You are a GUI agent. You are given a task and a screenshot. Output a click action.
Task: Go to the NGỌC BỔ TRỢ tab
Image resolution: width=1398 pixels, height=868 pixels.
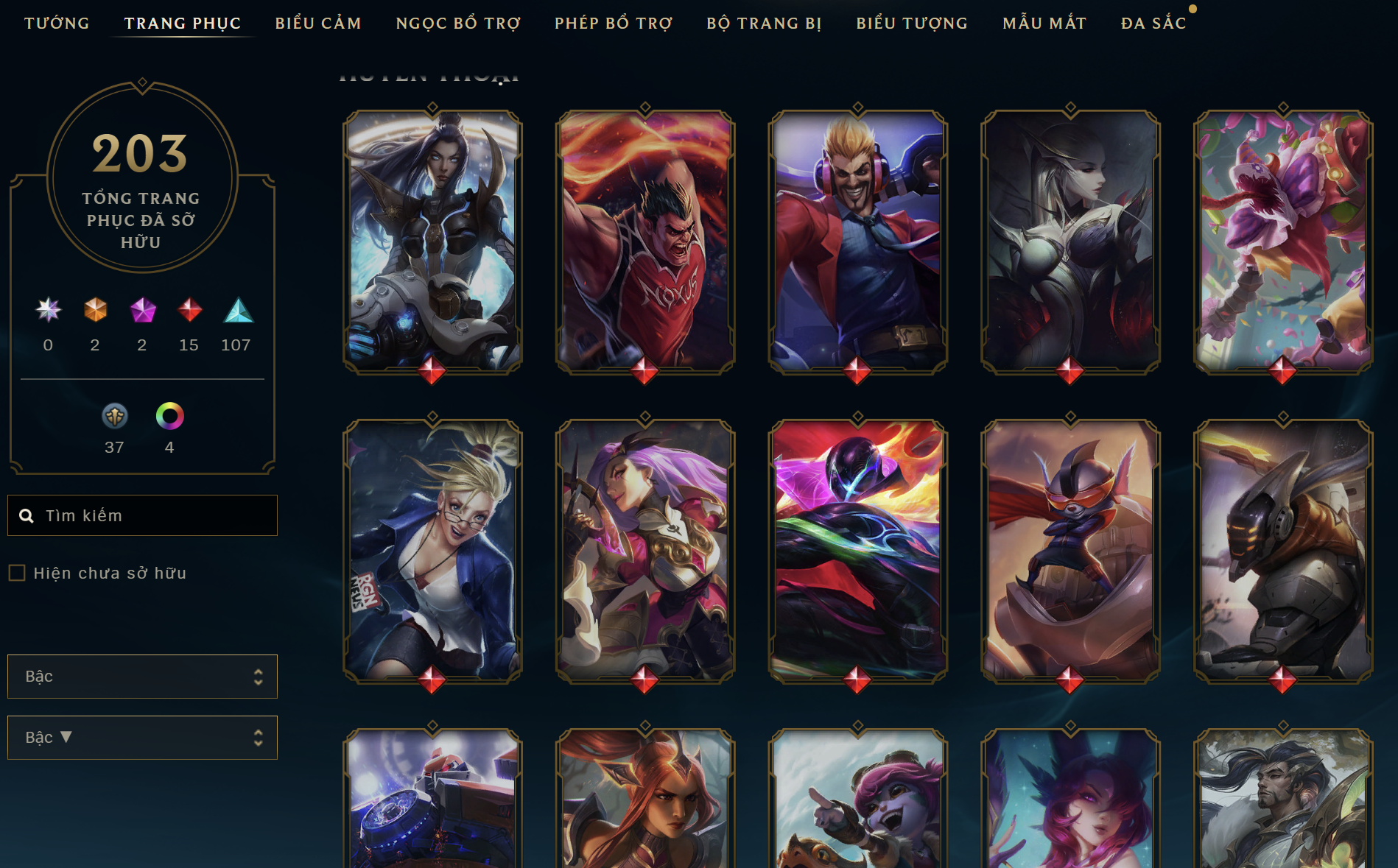458,24
